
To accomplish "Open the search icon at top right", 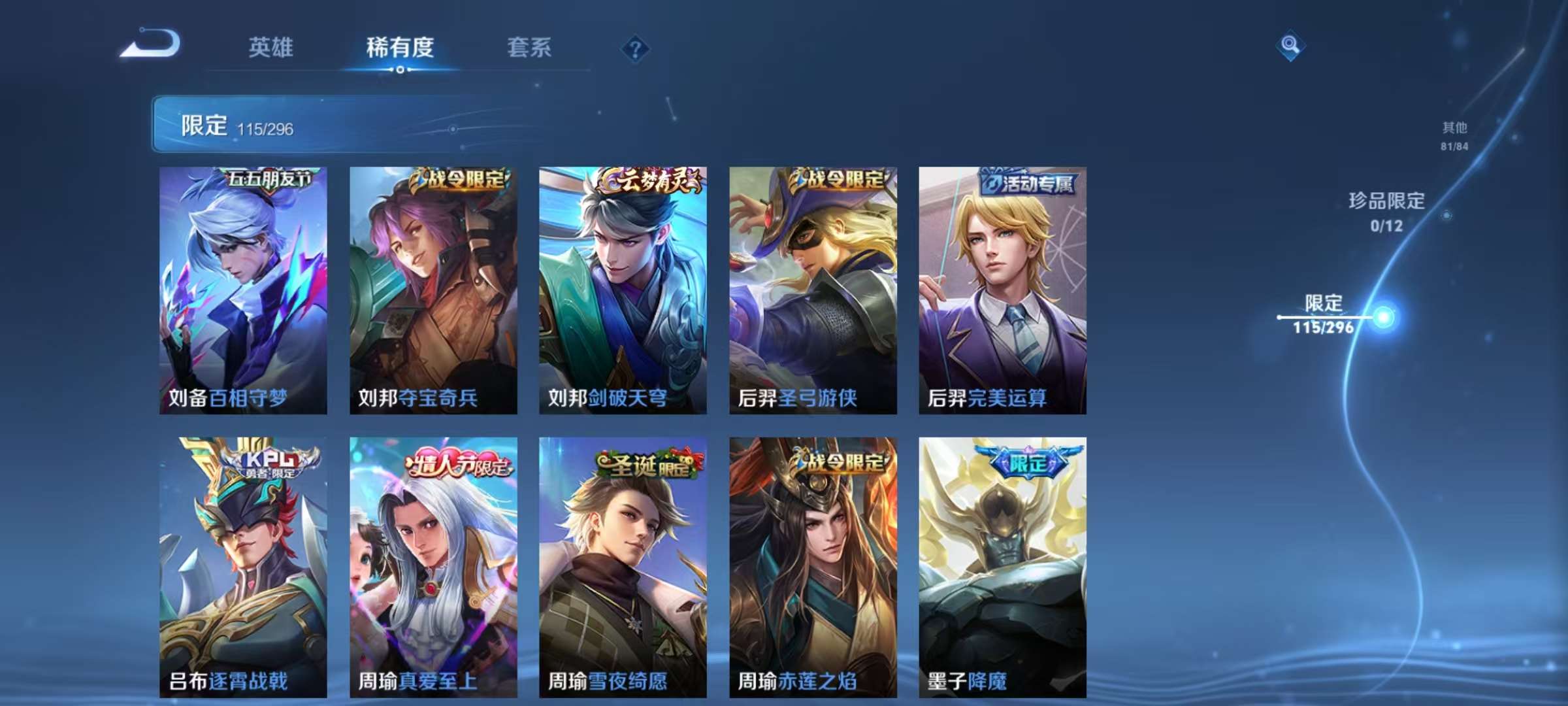I will click(x=1288, y=47).
